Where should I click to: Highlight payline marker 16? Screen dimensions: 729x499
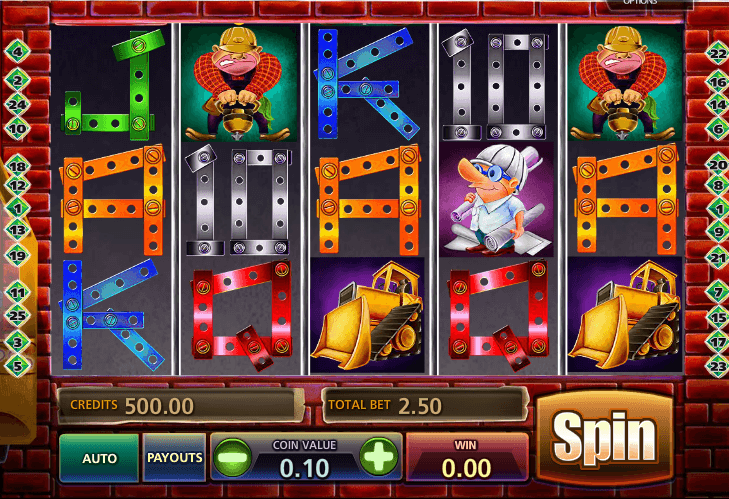716,82
